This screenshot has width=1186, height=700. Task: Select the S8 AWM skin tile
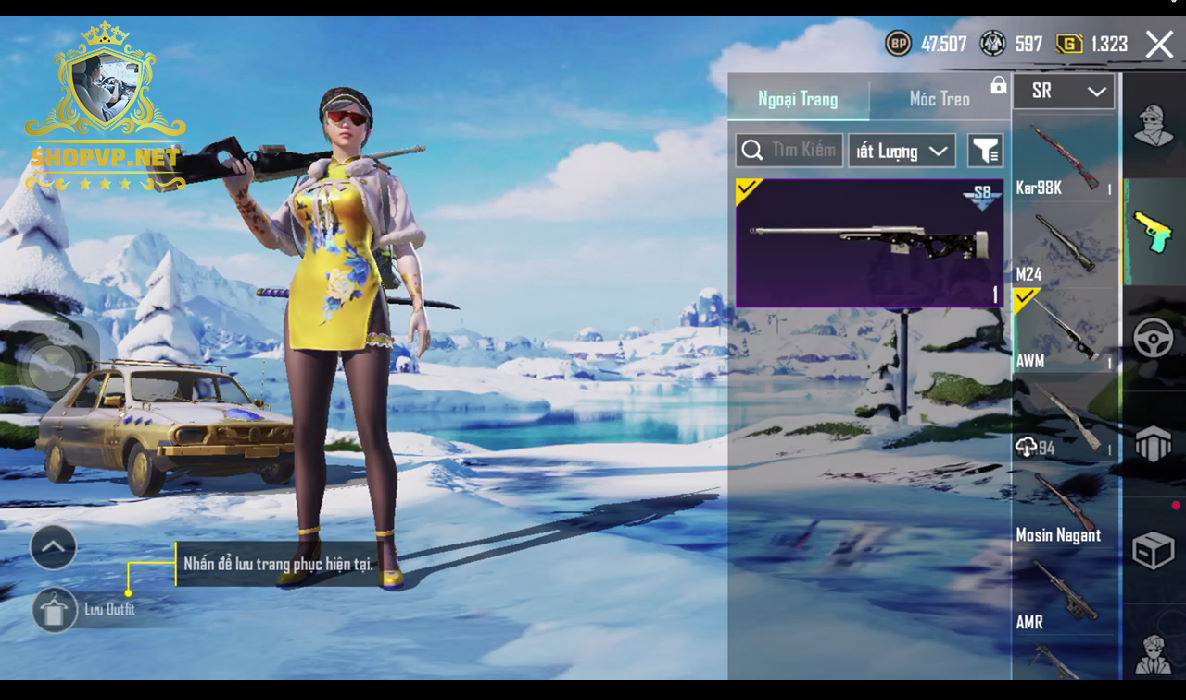869,243
